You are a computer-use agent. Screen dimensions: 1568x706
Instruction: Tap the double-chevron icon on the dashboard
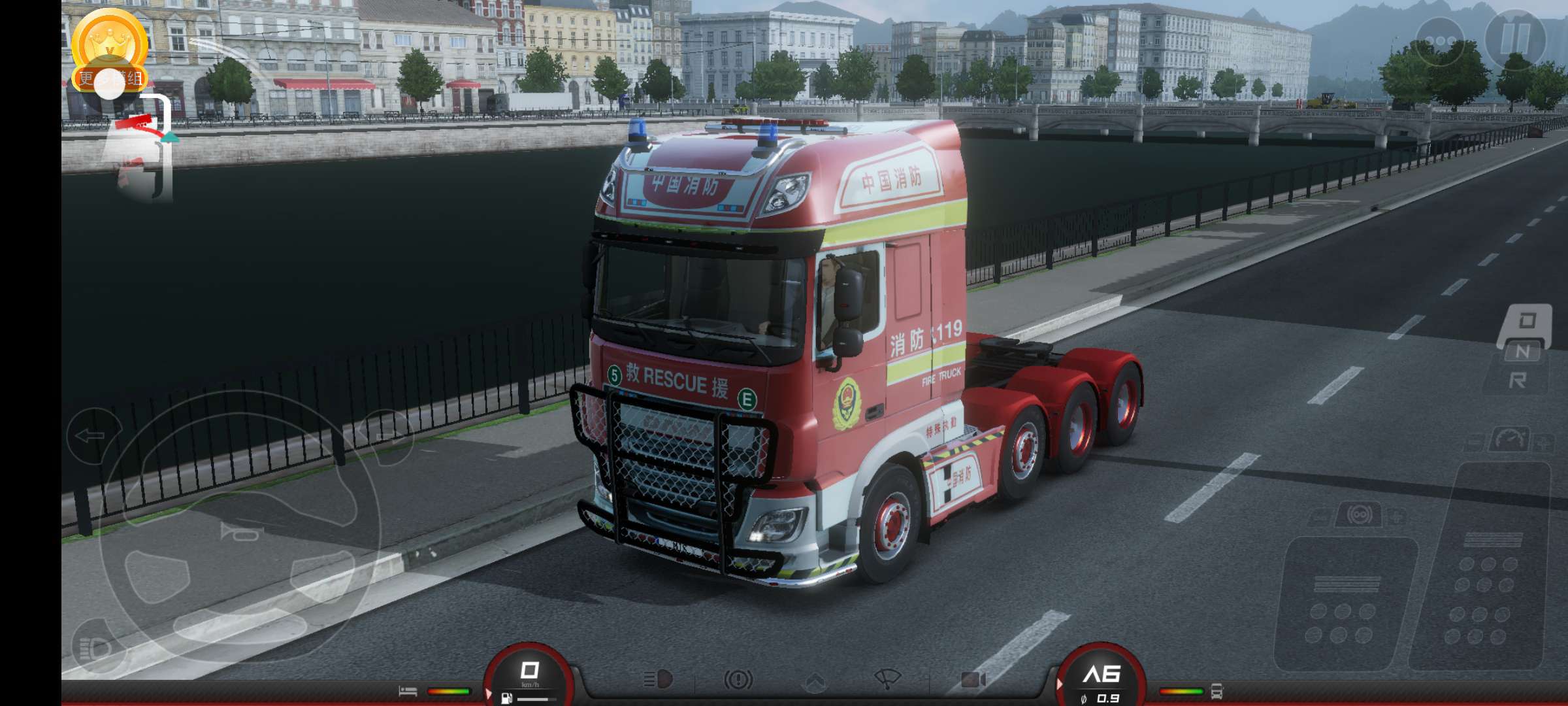tap(814, 682)
